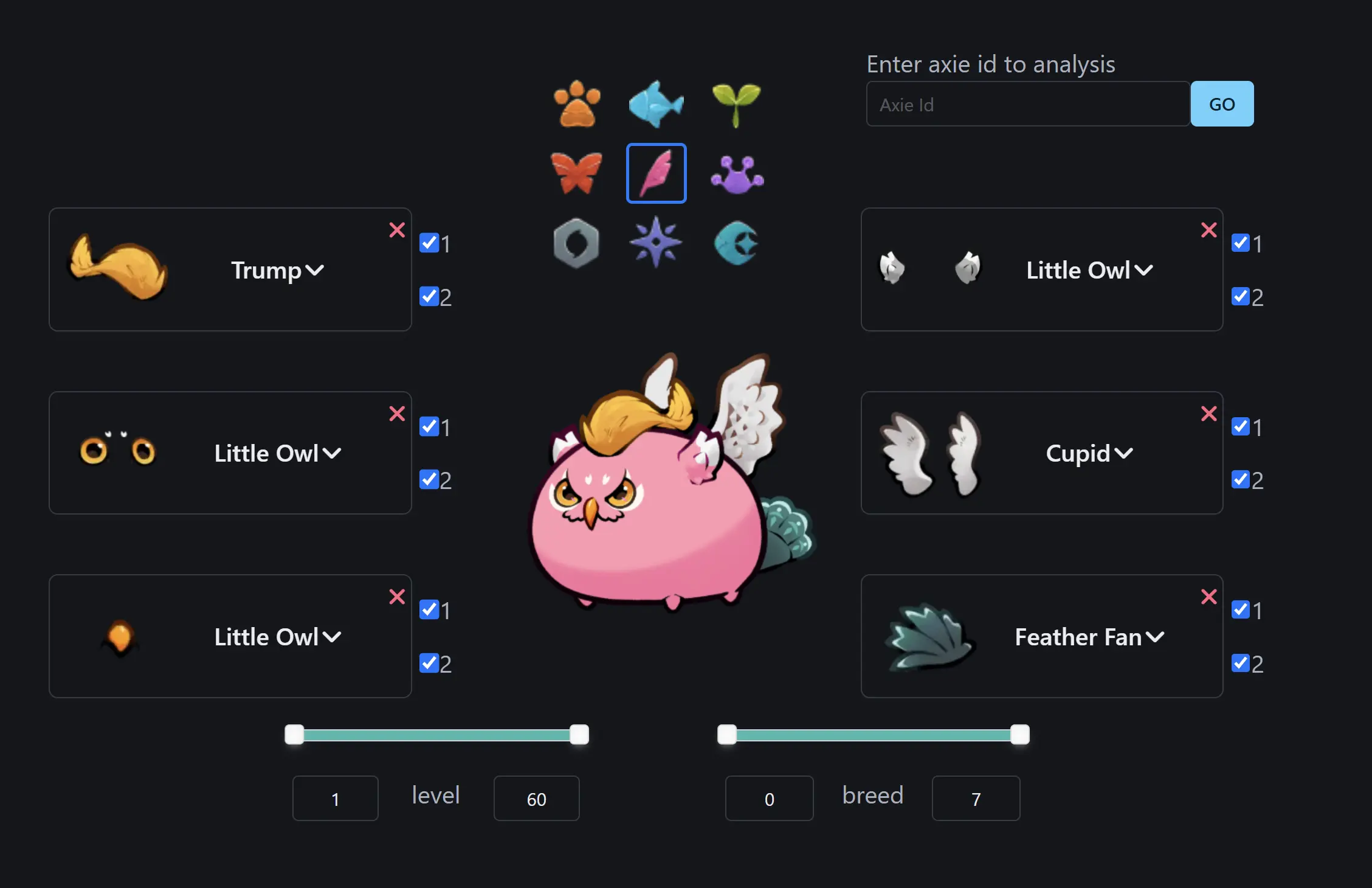
Task: Select the Dusk star class icon
Action: (656, 241)
